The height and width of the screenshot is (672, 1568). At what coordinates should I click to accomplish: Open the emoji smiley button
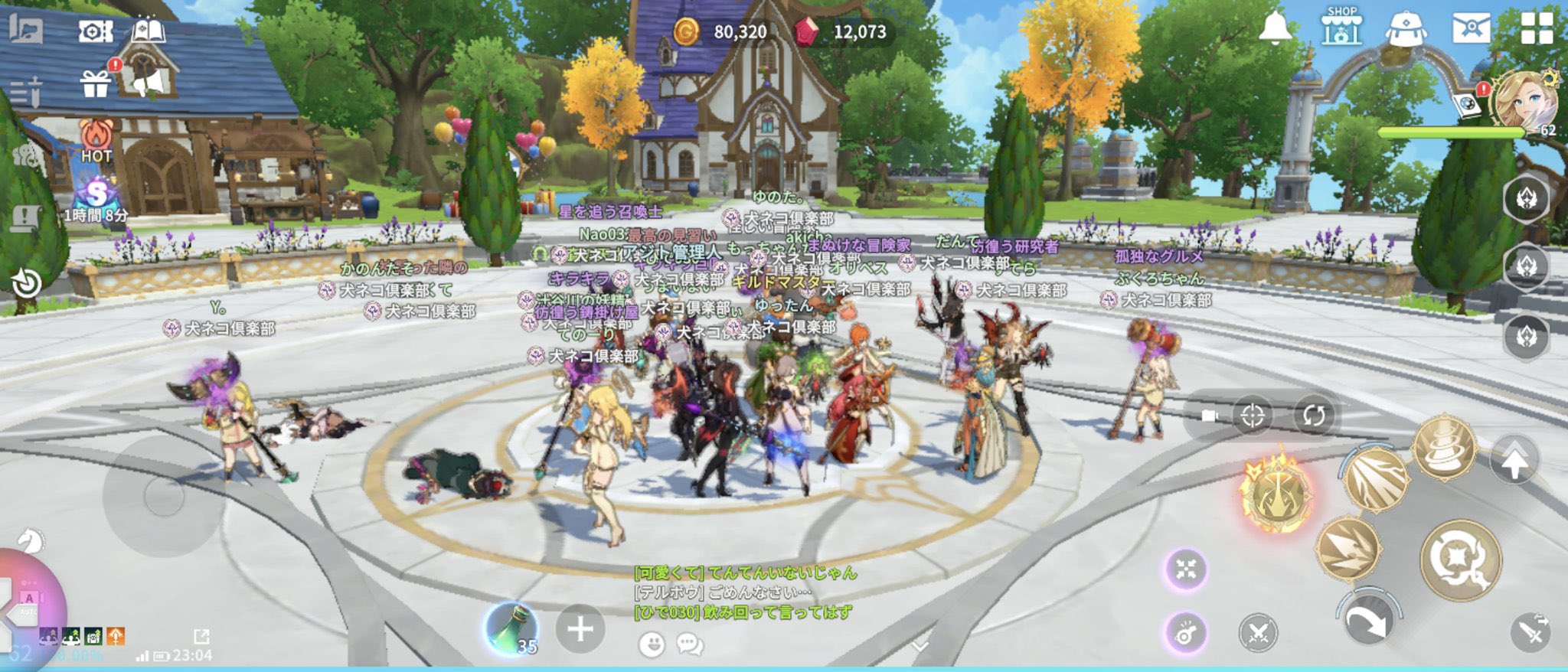652,644
